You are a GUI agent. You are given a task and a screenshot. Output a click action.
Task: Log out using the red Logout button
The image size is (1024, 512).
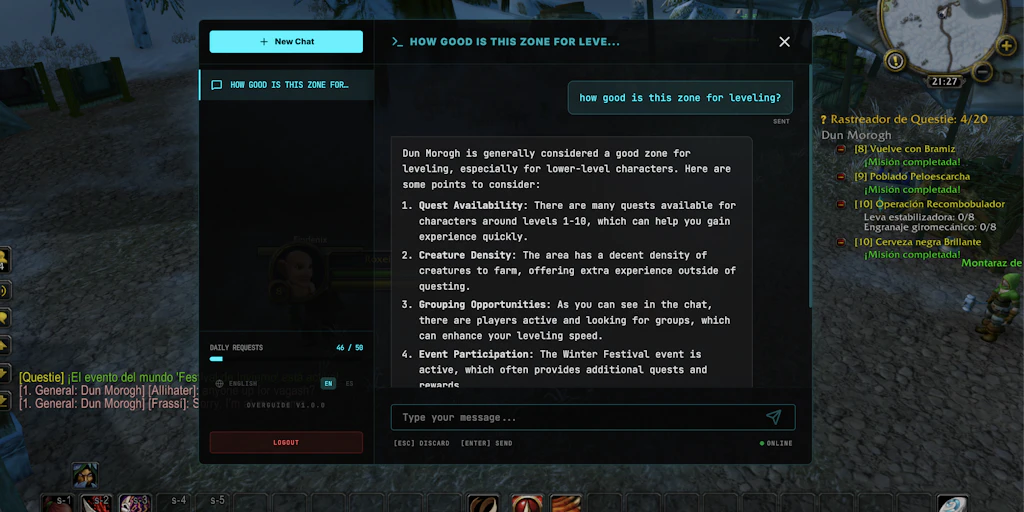click(286, 442)
